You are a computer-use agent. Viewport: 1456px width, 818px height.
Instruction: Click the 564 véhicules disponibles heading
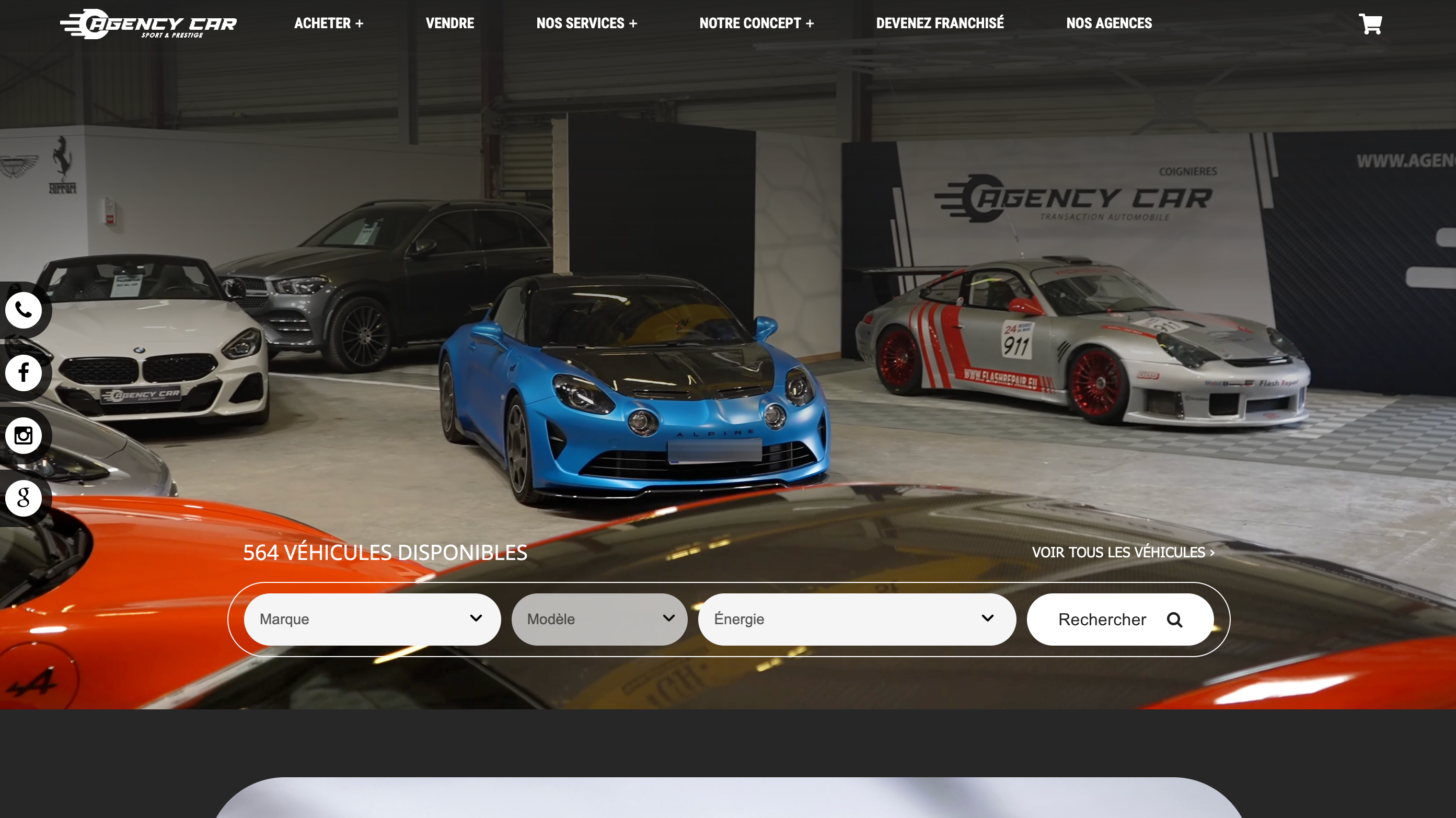(385, 553)
